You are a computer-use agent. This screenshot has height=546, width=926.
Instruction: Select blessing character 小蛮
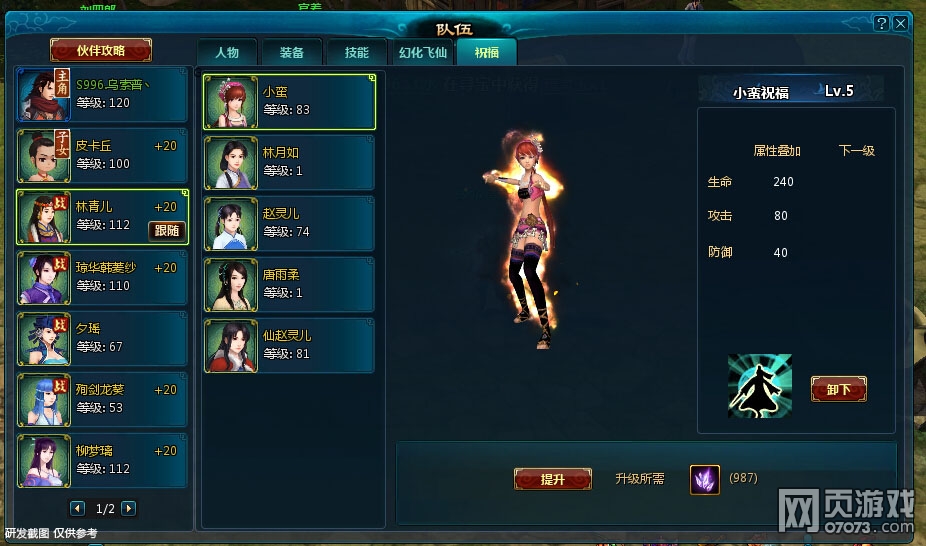[289, 102]
